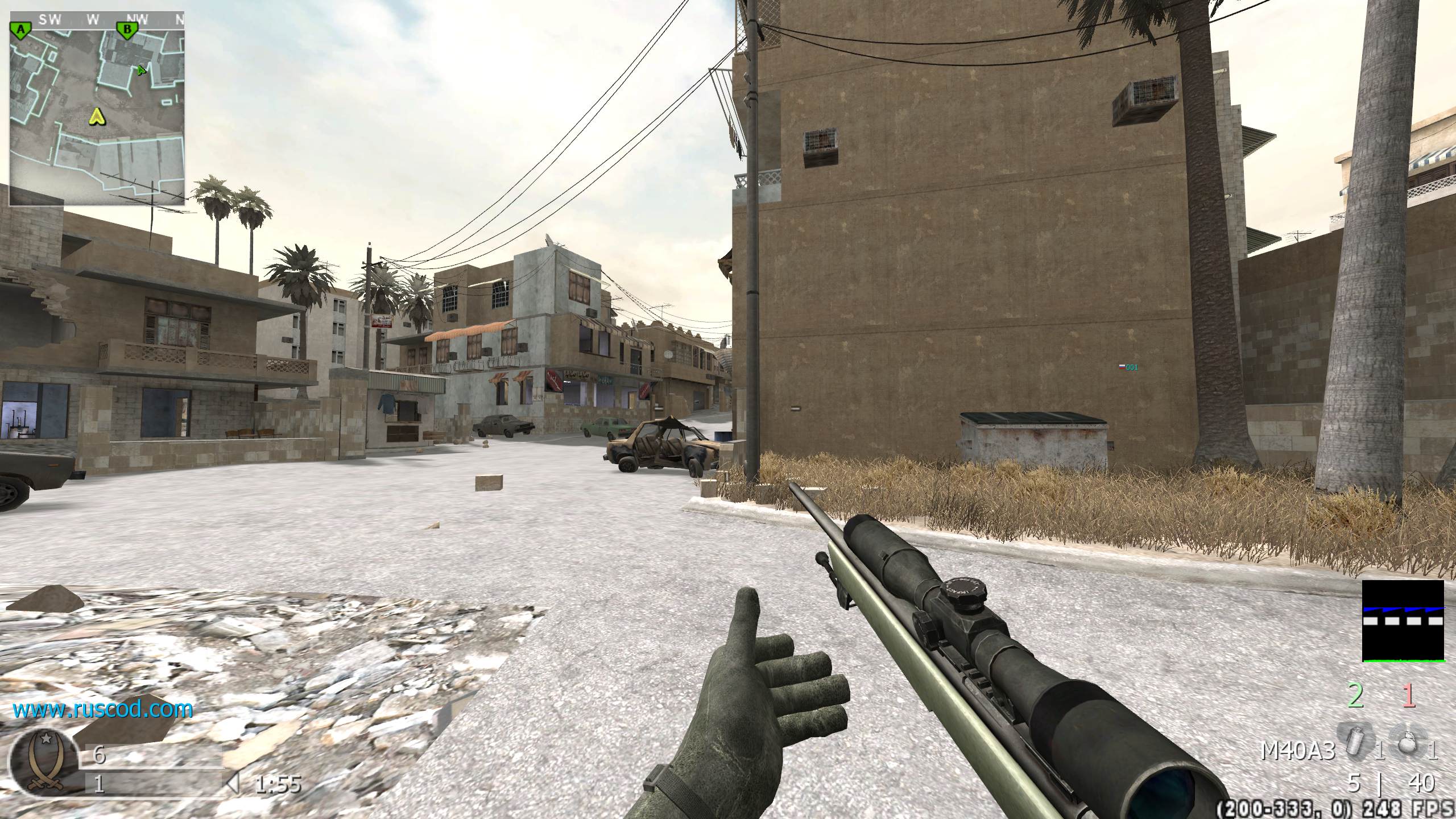Open the www.ruscod.com link
The height and width of the screenshot is (819, 1456).
(103, 709)
